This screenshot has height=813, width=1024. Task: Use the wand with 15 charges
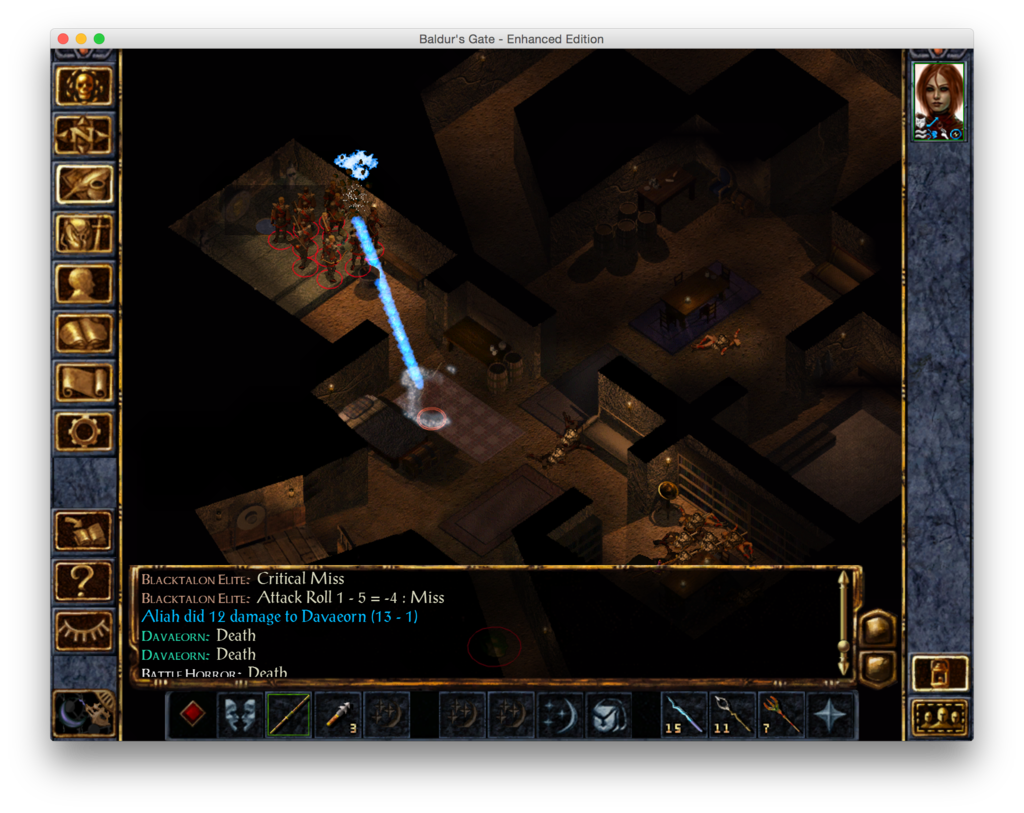tap(685, 715)
